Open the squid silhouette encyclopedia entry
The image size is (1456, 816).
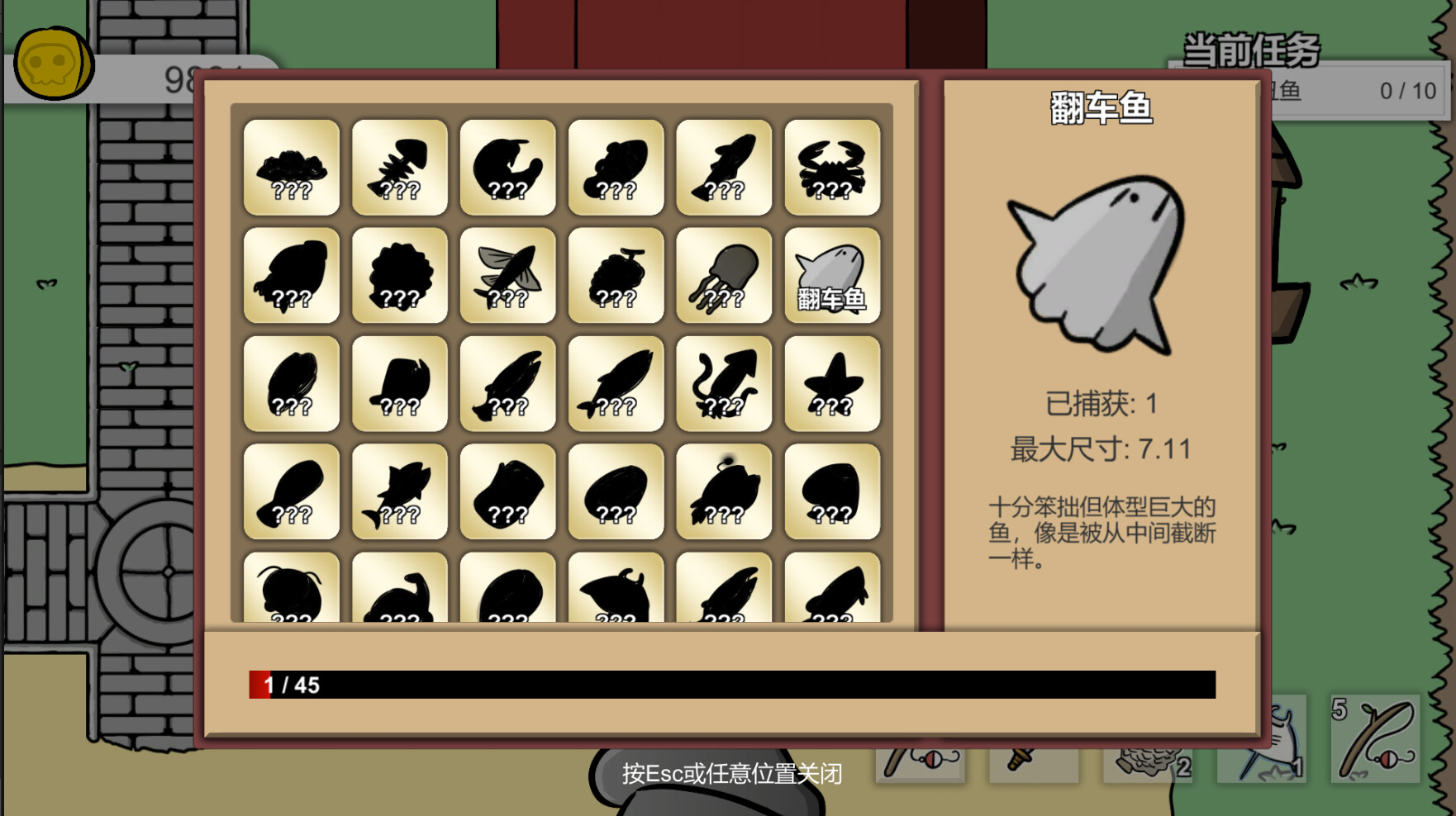pos(724,384)
